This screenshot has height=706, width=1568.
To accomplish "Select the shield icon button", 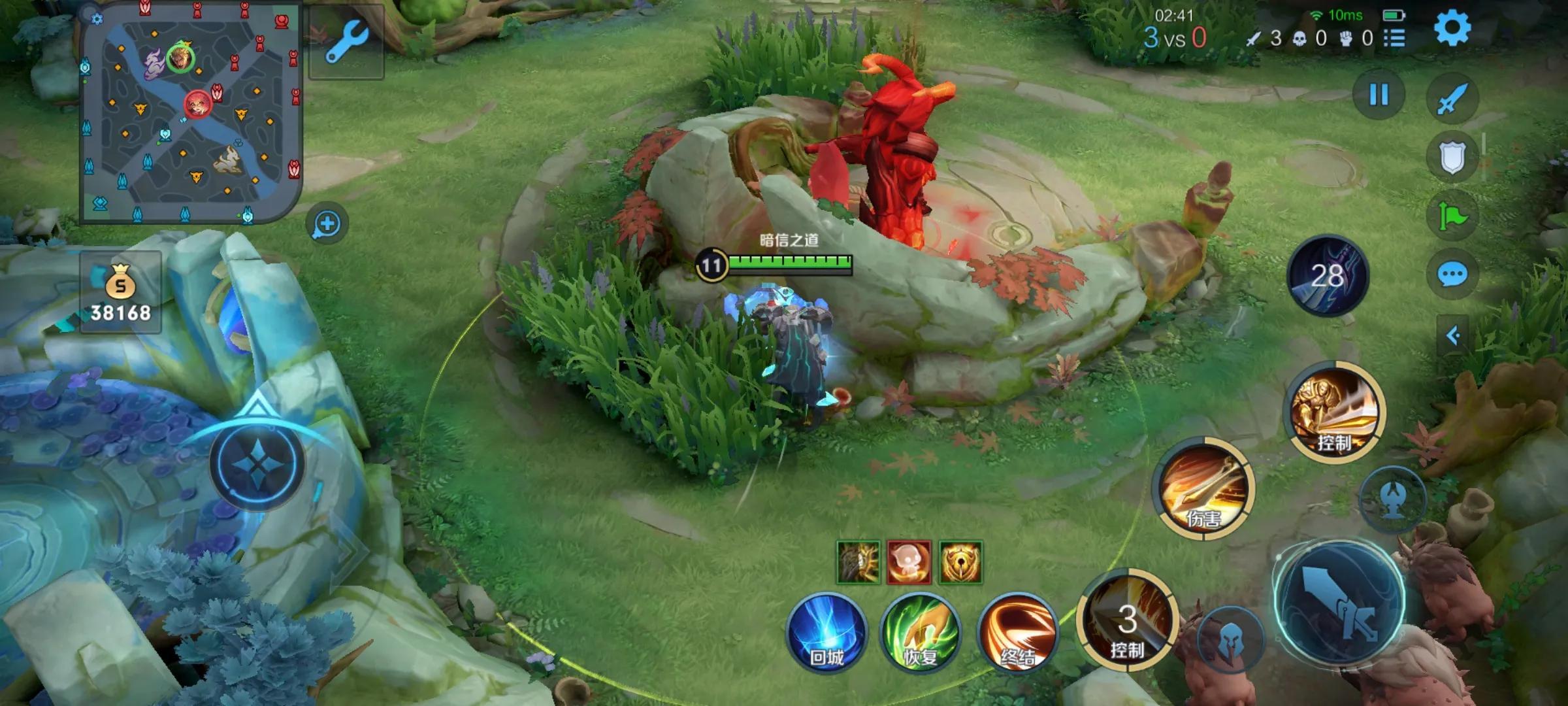I will point(1452,157).
